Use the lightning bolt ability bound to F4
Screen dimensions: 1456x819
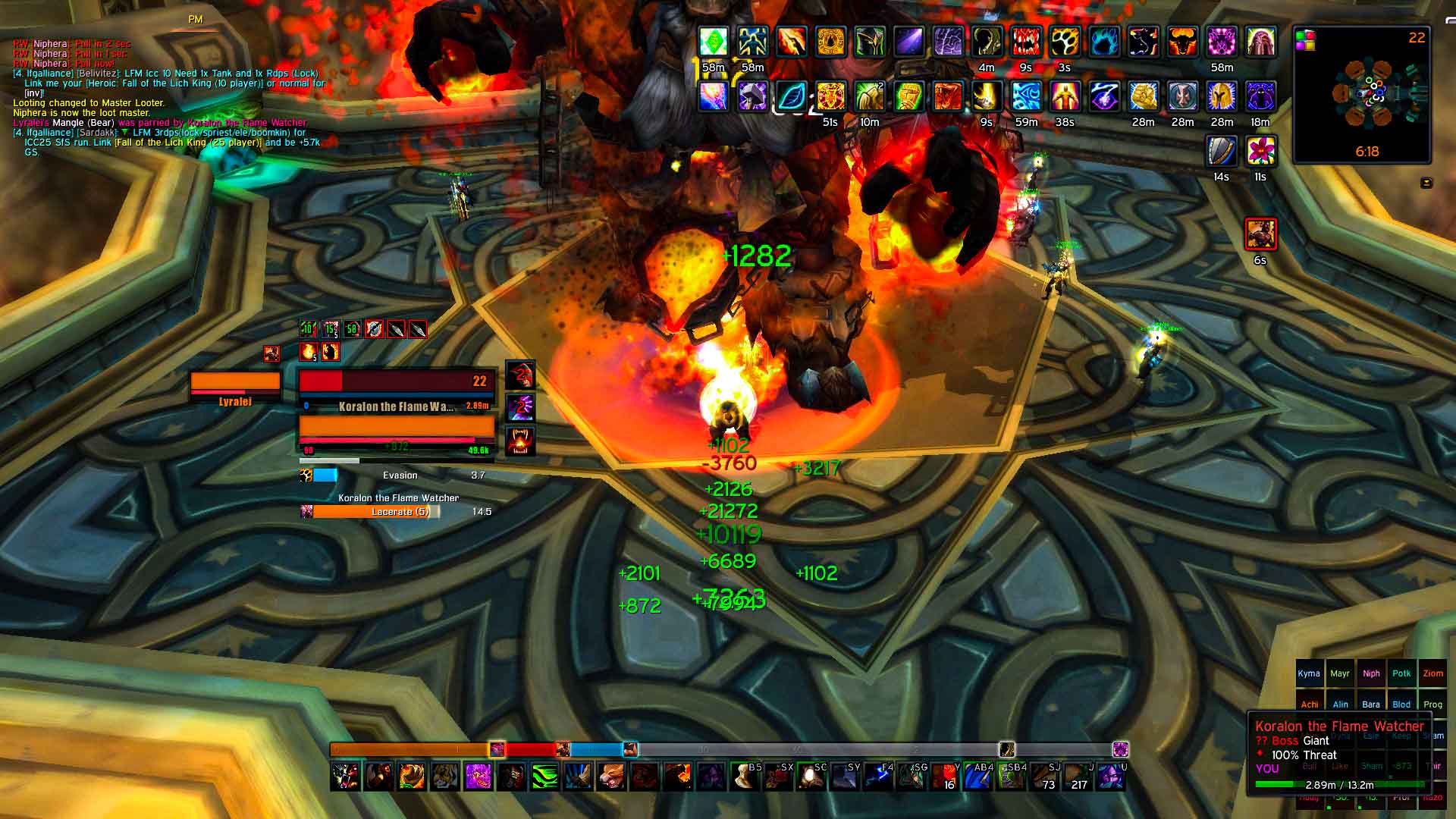click(878, 776)
